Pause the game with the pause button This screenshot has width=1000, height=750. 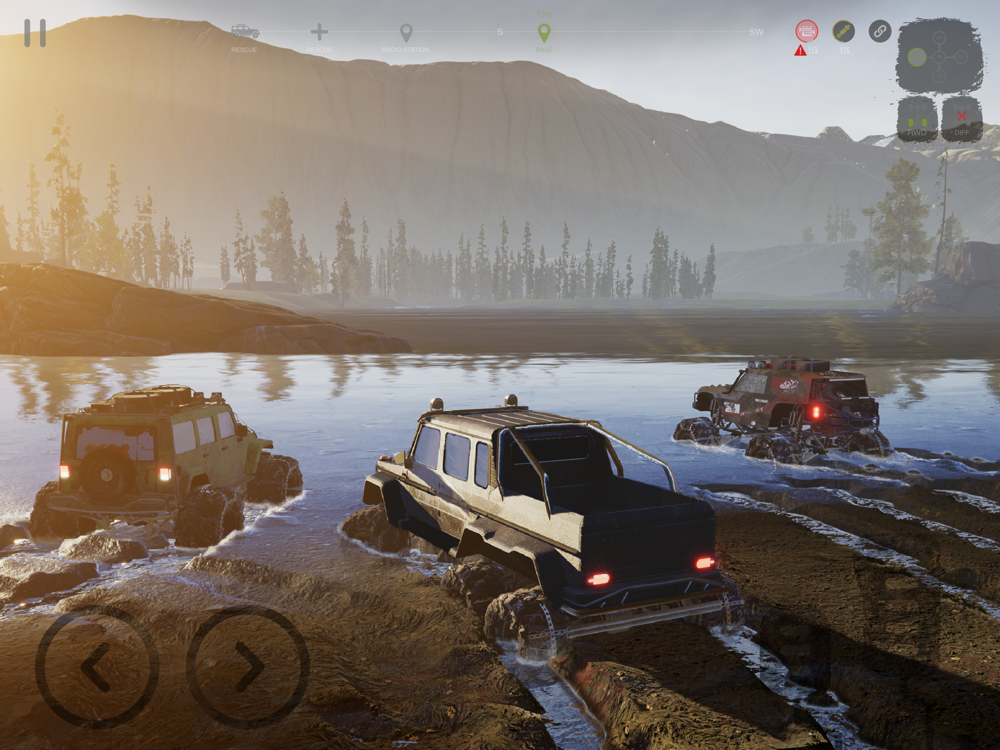point(35,33)
